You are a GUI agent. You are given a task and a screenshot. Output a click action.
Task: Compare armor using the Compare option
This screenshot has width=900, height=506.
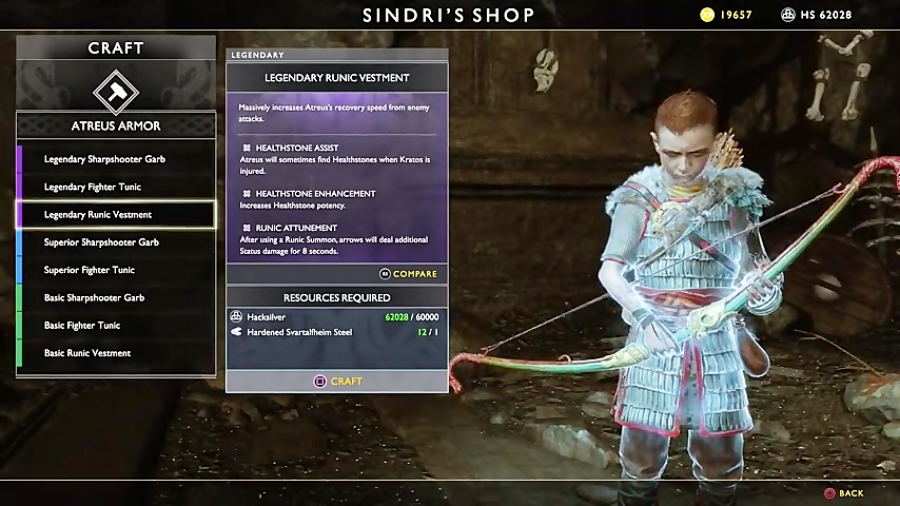point(408,274)
